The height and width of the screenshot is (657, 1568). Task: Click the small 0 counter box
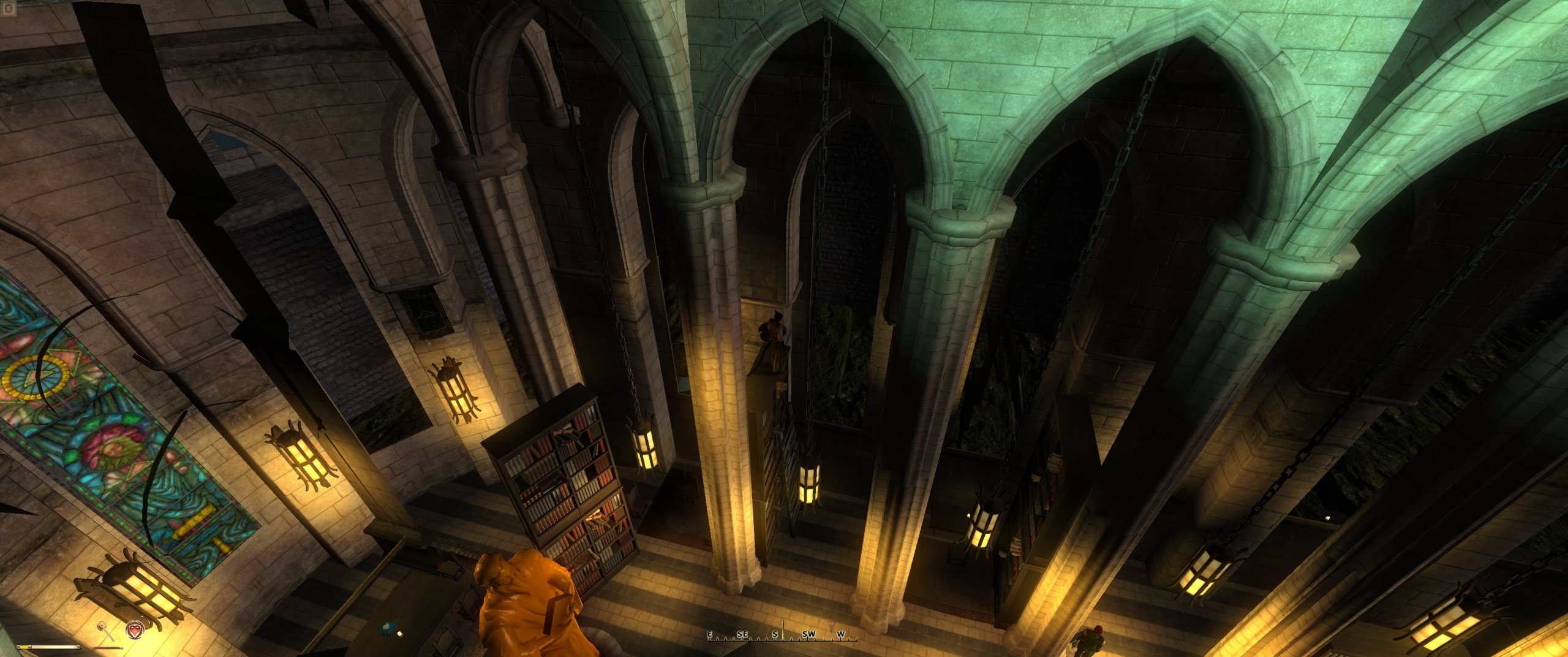(x=7, y=9)
